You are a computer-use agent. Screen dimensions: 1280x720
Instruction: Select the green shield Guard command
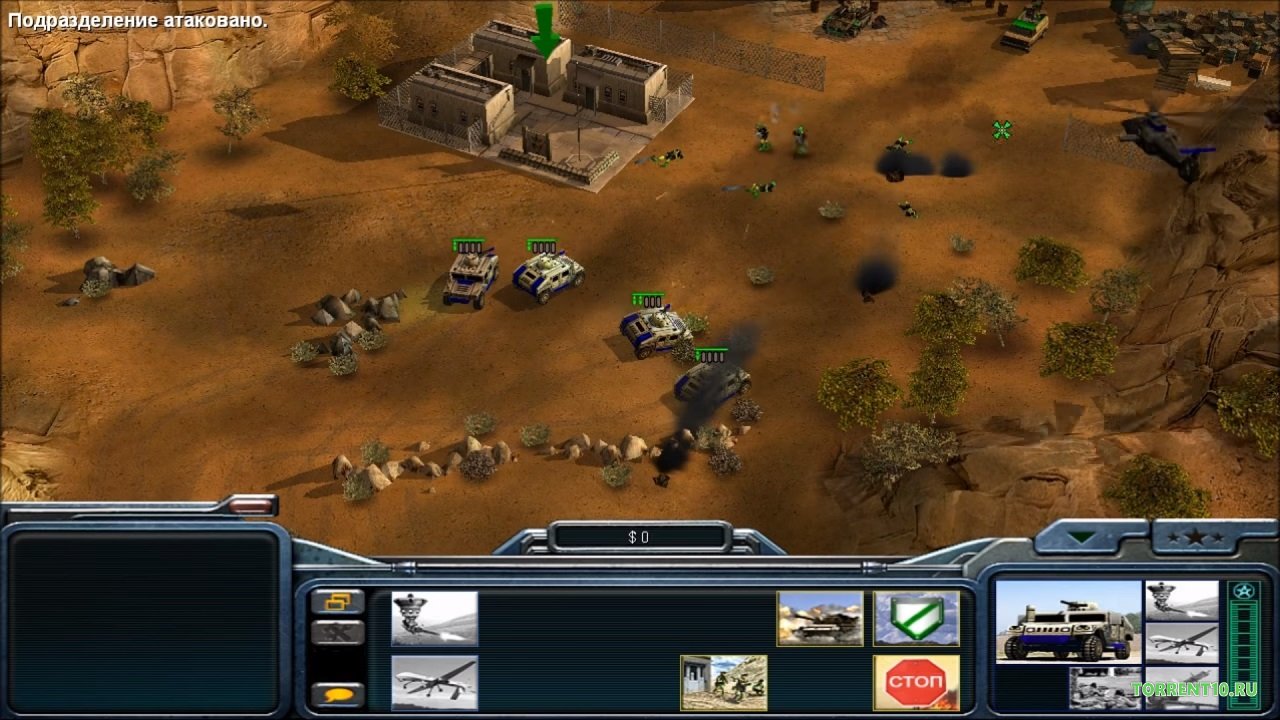[916, 618]
